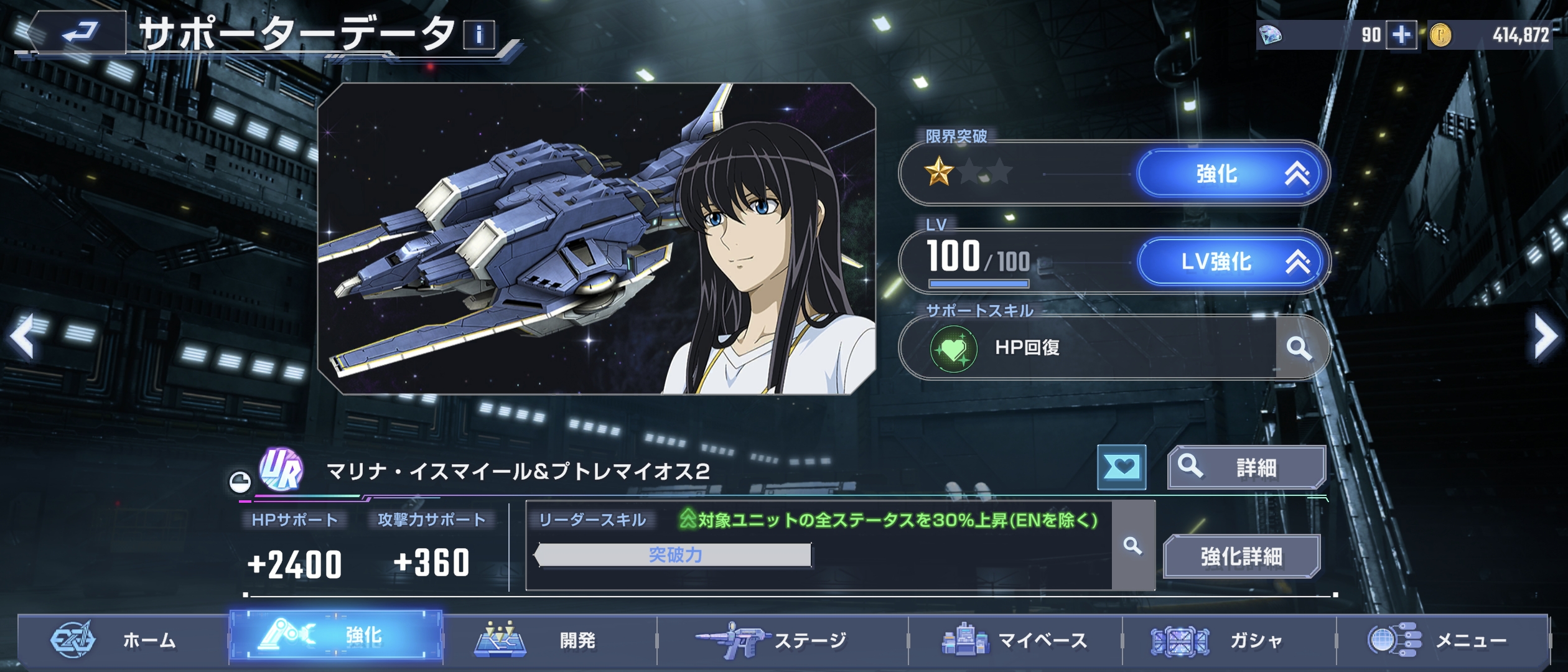
Task: Select the 強化 tab in bottom navigation
Action: pos(336,636)
